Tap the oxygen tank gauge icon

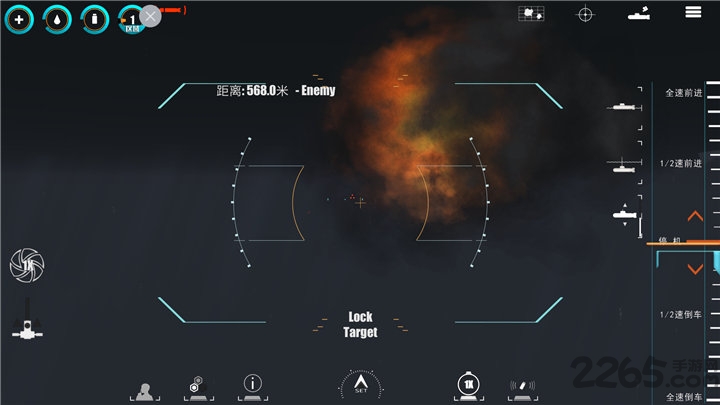94,19
